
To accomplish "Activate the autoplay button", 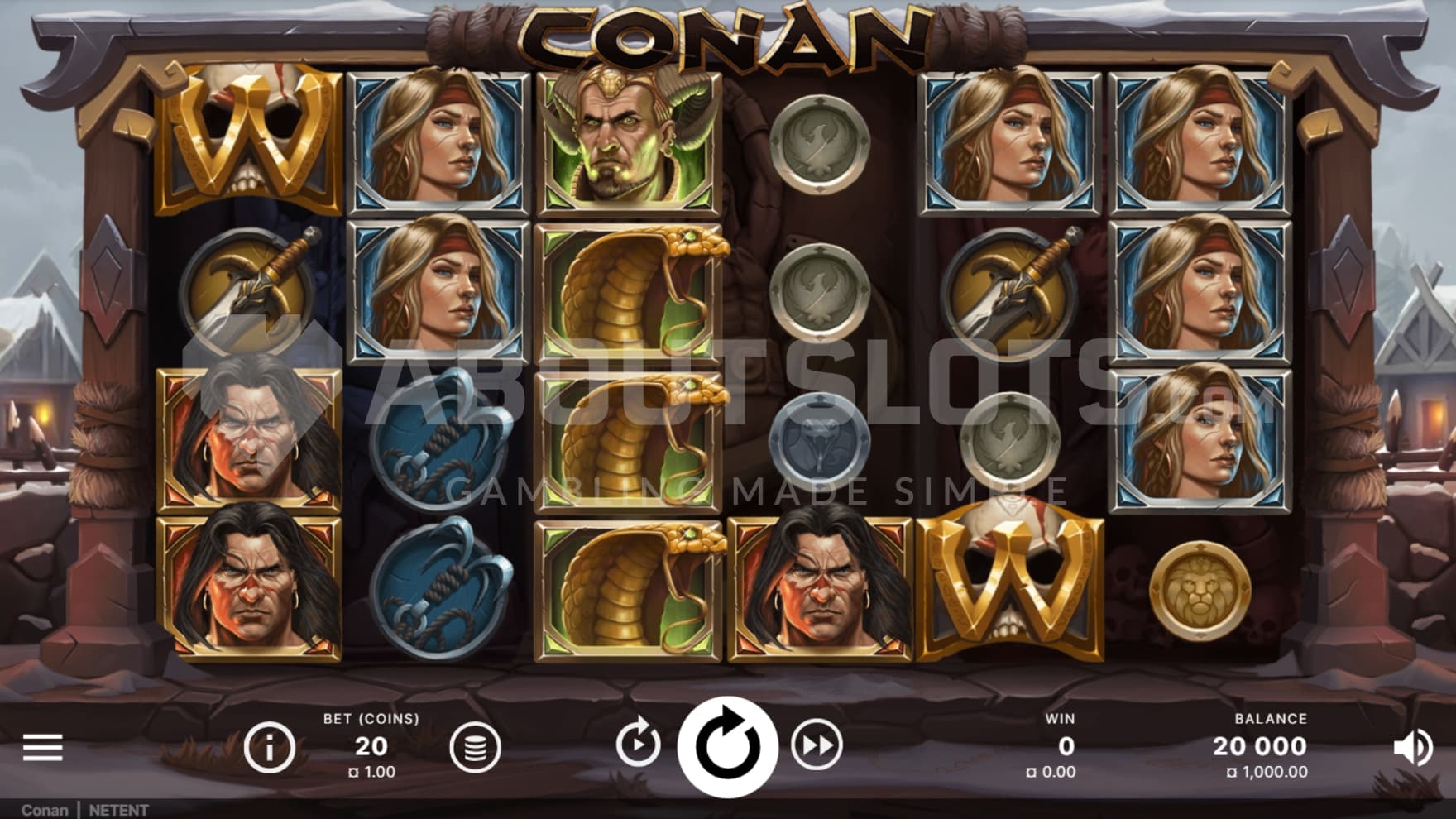I will click(638, 745).
